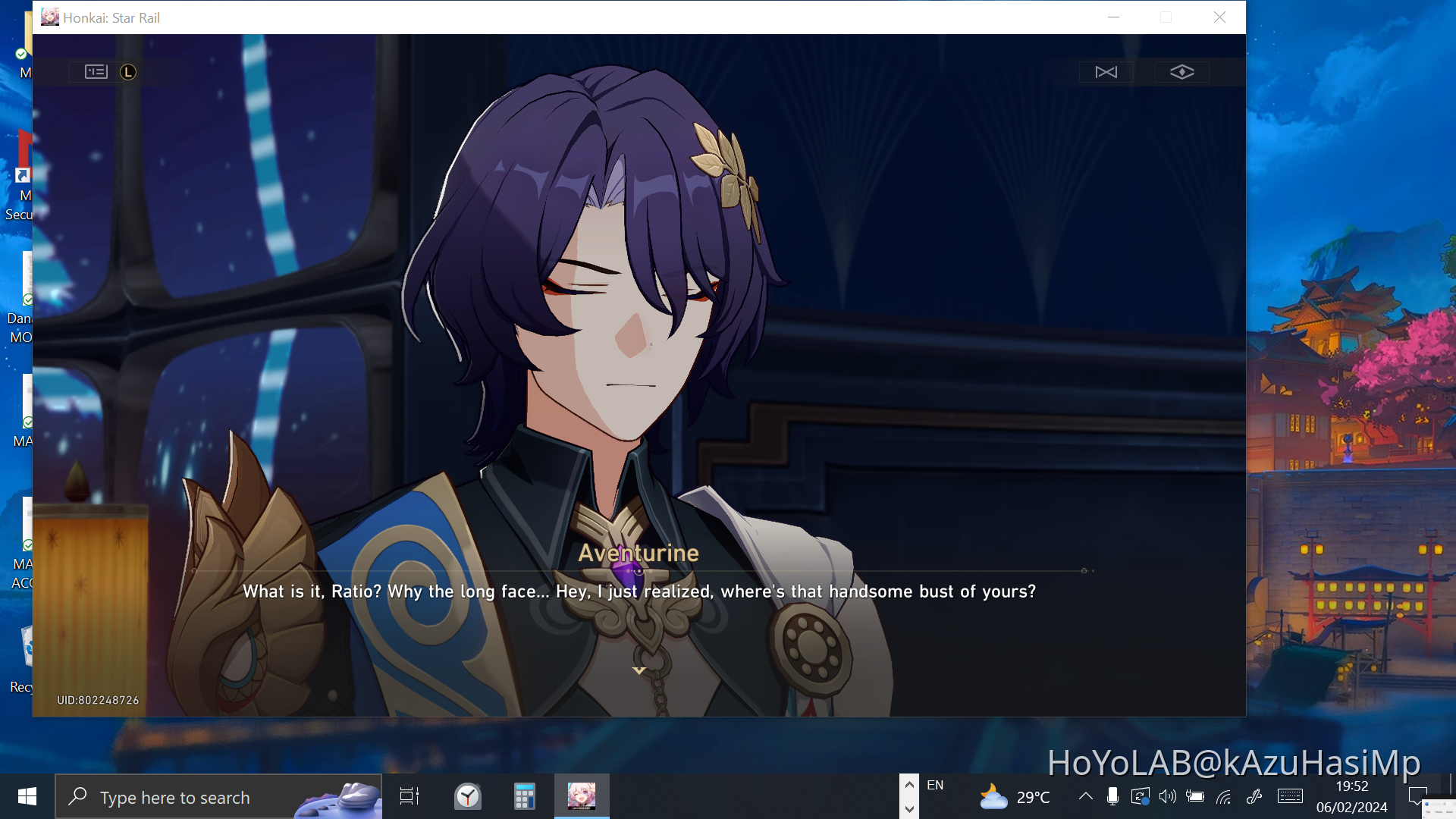Viewport: 1456px width, 819px height.
Task: Open the touch keyboard tray icon
Action: coord(1289,796)
